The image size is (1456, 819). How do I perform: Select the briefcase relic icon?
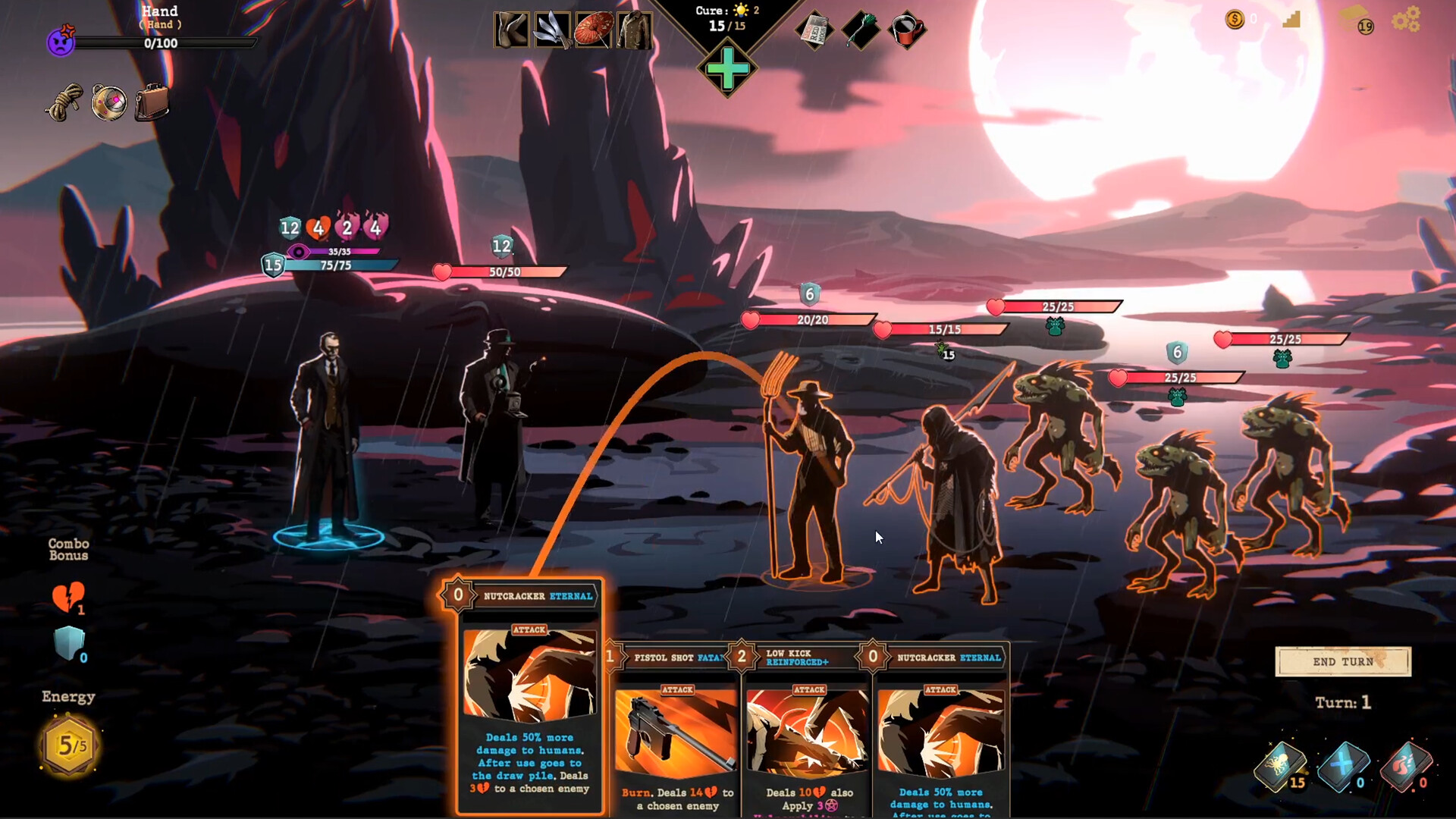pos(152,102)
